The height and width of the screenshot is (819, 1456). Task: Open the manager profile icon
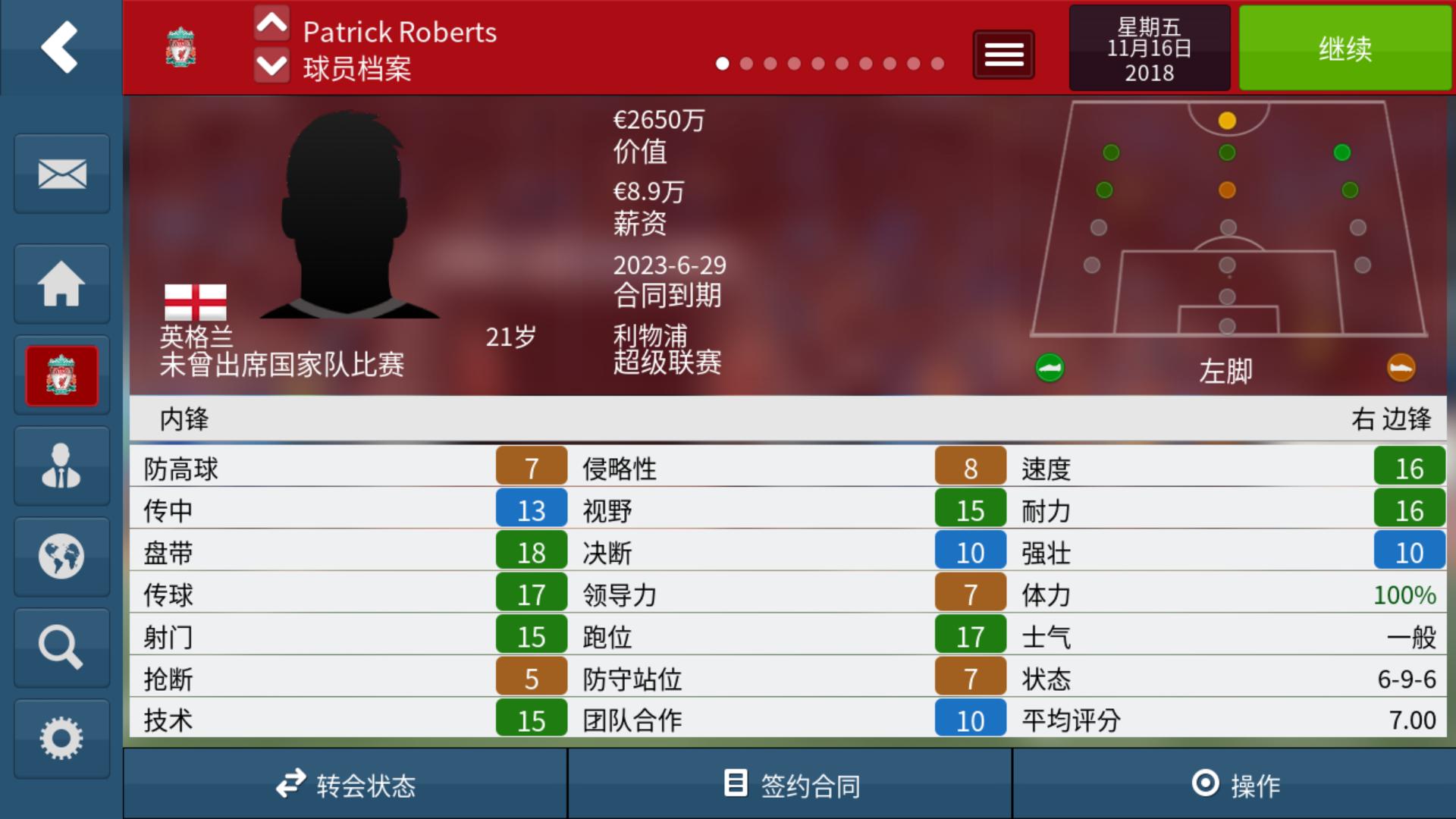pos(61,466)
